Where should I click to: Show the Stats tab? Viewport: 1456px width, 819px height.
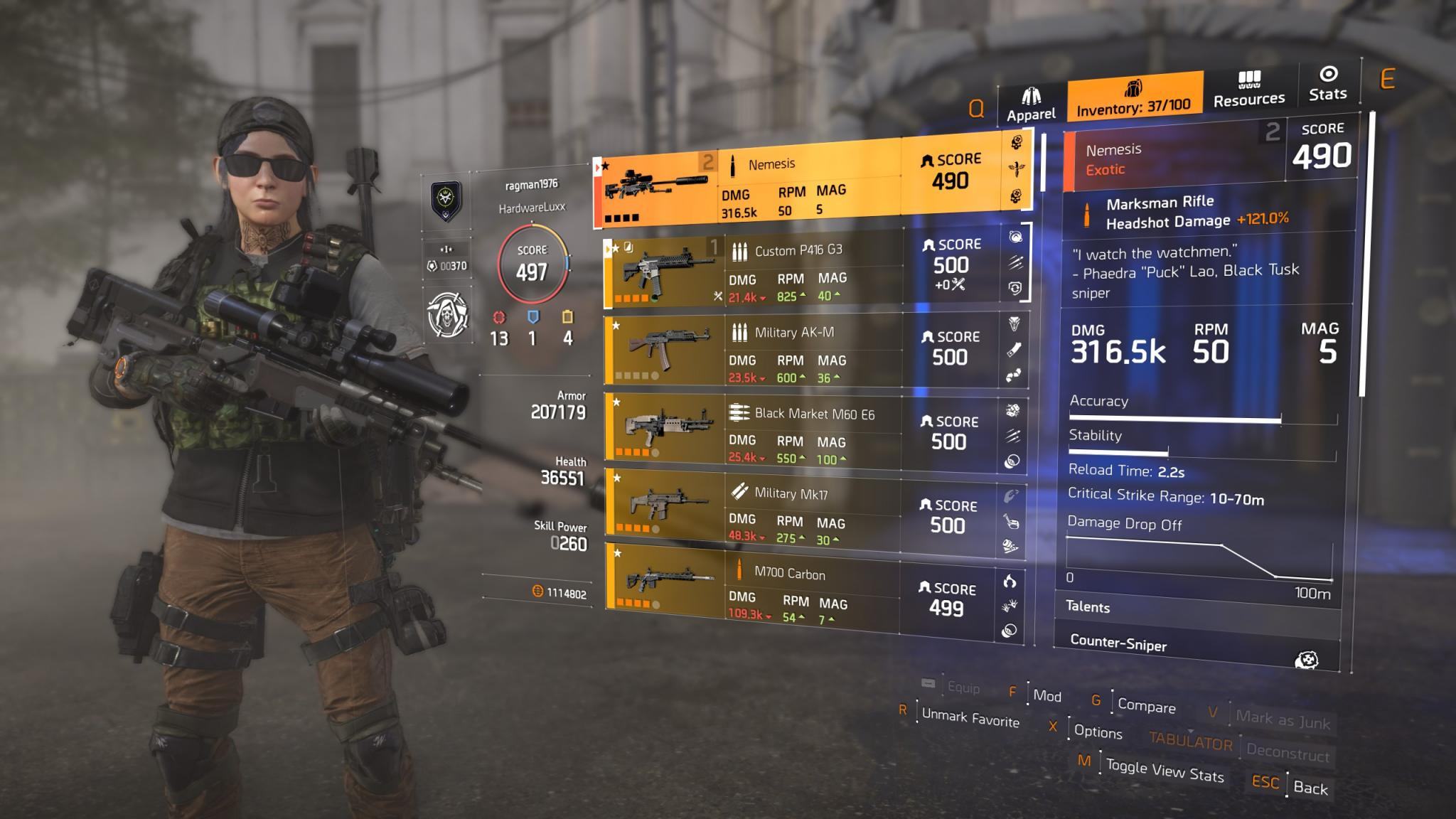(x=1327, y=85)
